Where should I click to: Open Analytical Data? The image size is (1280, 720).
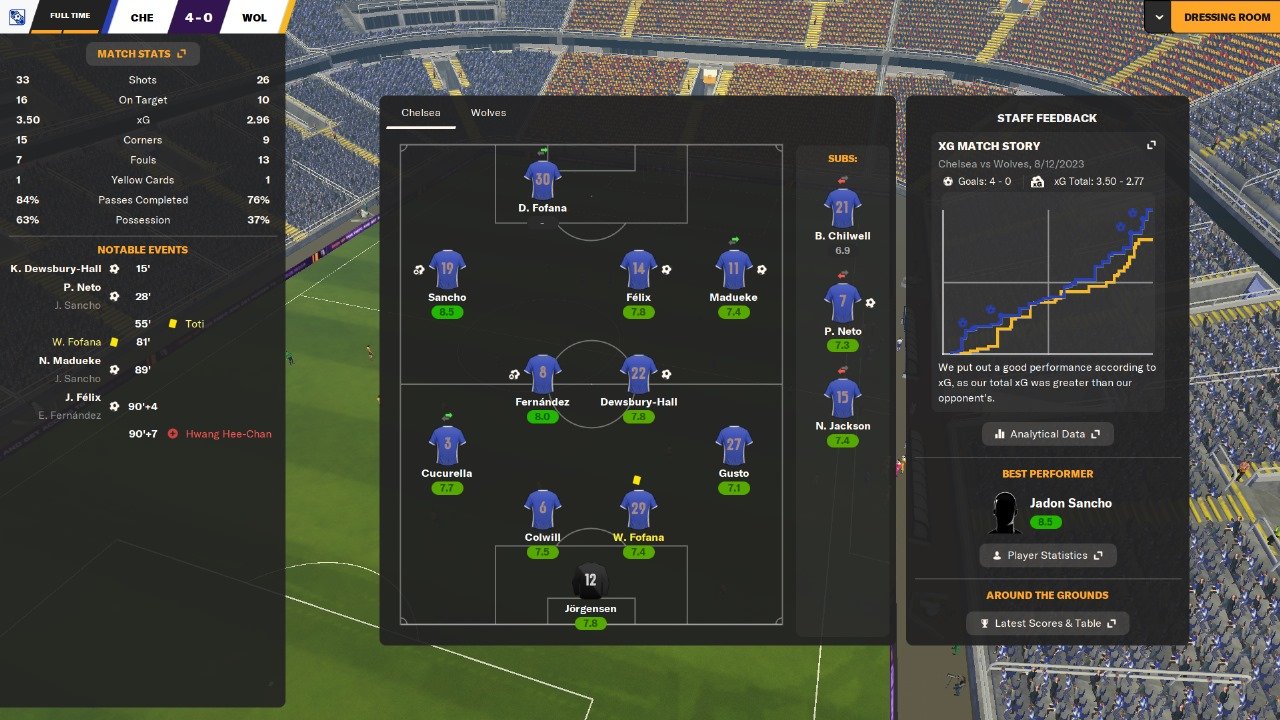point(1047,434)
